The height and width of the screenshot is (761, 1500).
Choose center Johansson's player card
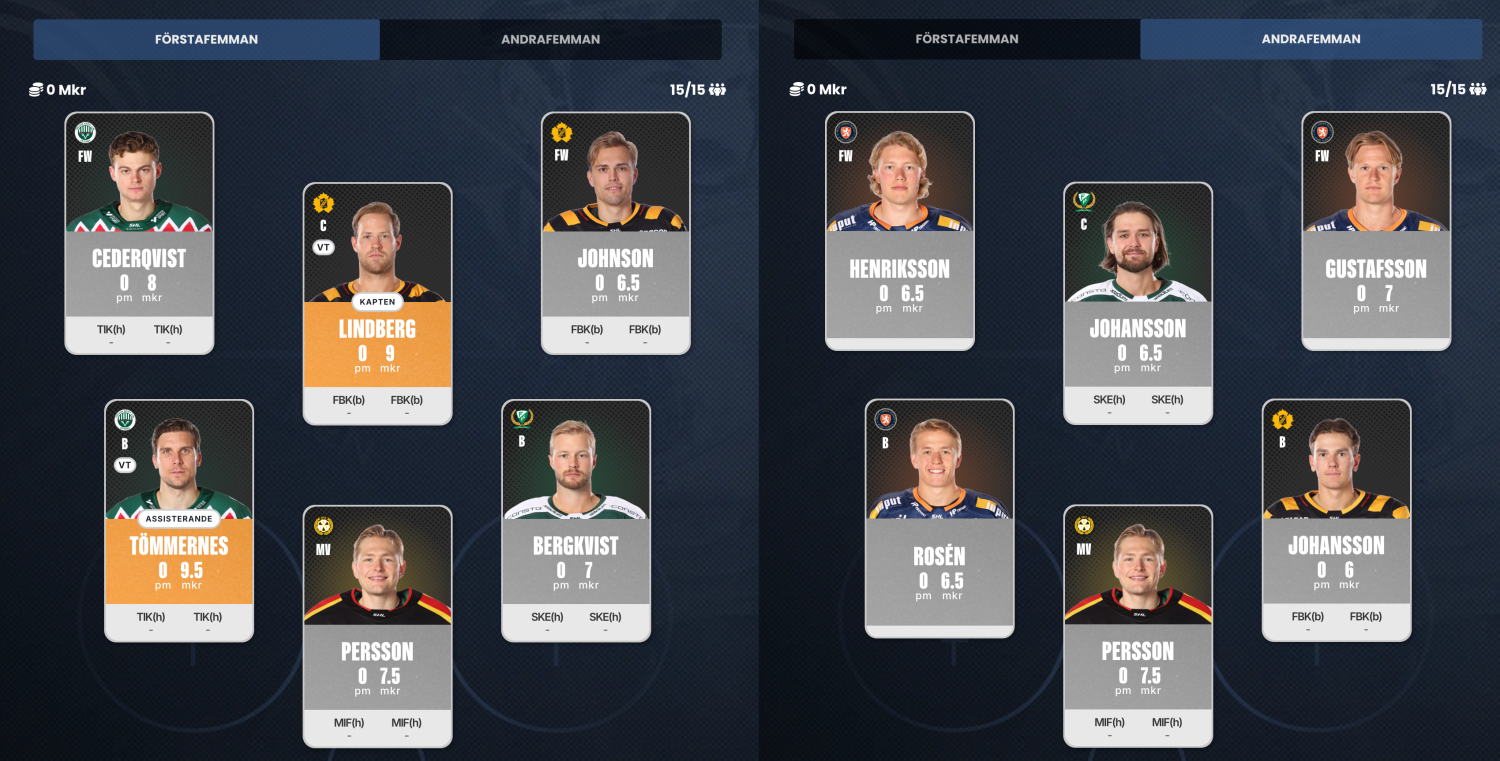1137,304
